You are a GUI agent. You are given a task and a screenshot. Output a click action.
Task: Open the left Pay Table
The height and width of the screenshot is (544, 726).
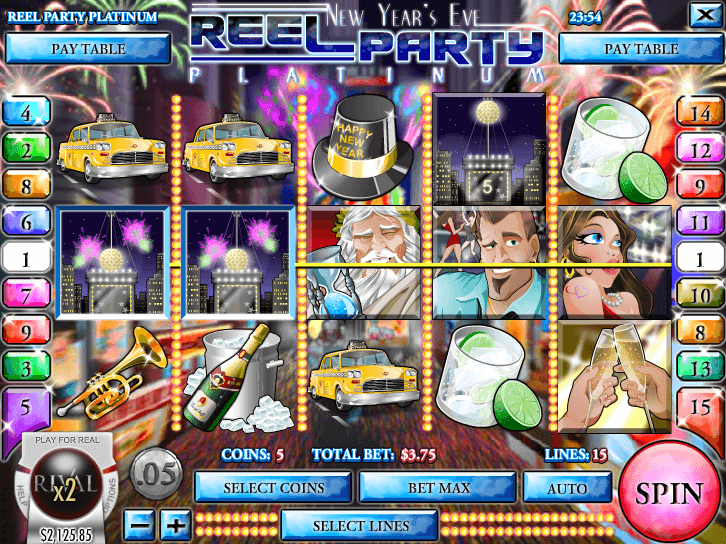pyautogui.click(x=87, y=48)
